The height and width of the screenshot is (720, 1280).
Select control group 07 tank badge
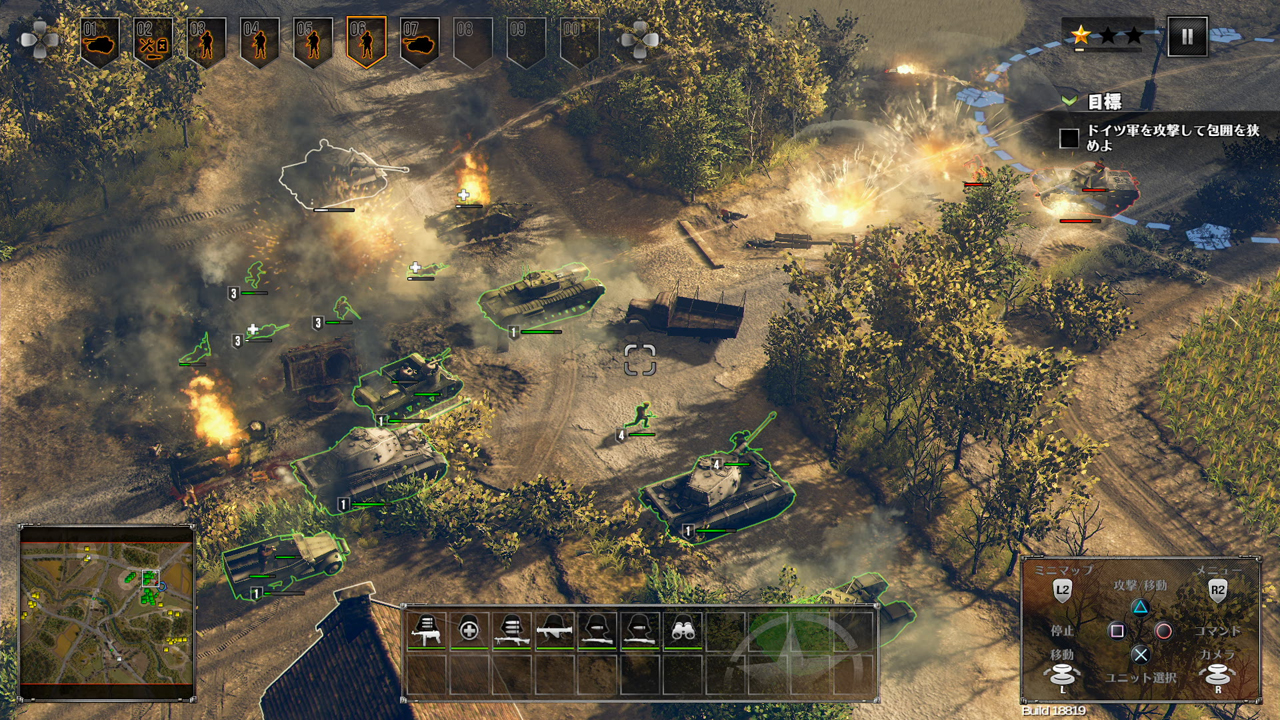coord(420,42)
